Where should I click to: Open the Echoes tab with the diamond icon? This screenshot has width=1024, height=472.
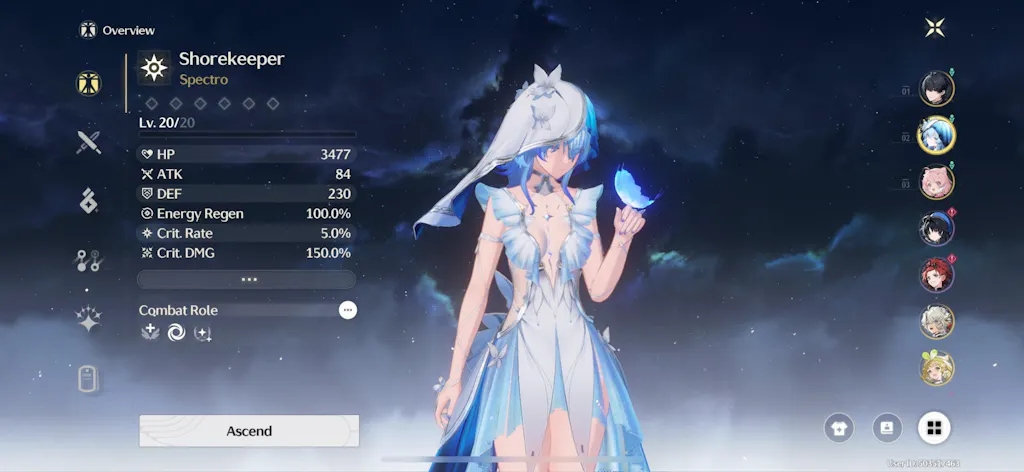89,201
